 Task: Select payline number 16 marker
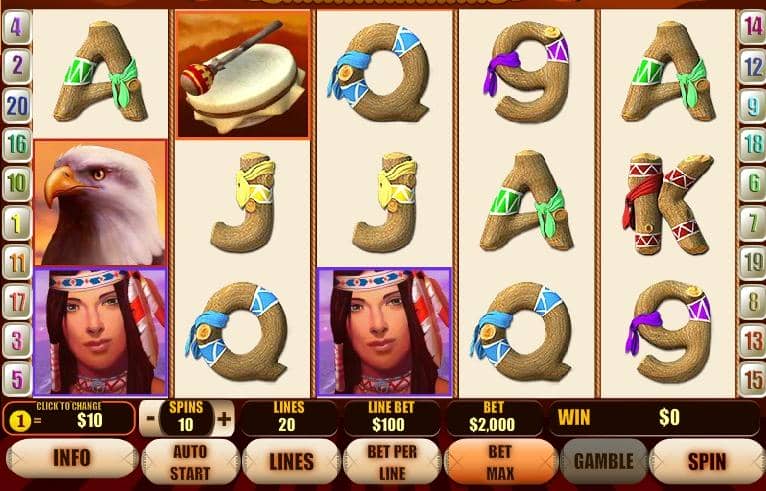(16, 143)
